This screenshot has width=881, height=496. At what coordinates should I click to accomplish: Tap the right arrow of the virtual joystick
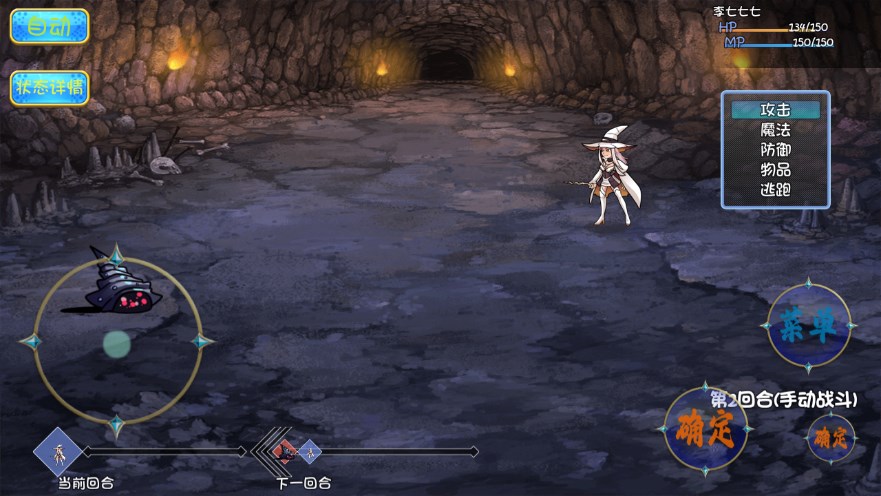coord(202,342)
